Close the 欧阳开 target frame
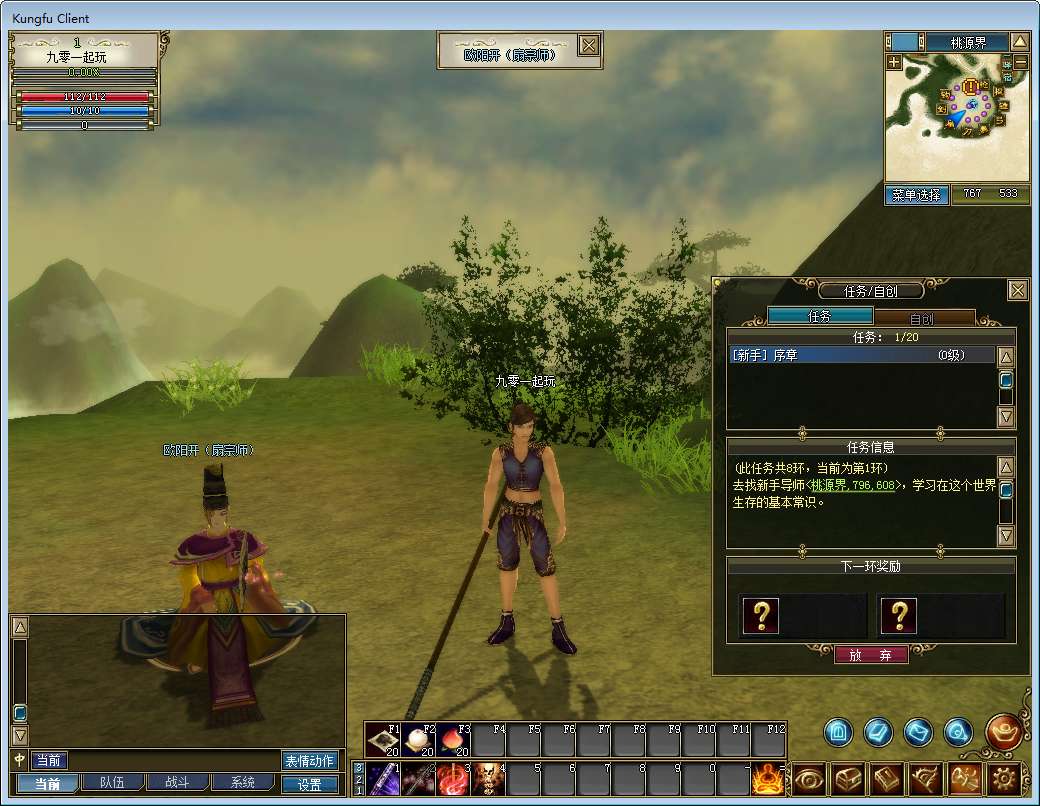 click(589, 45)
